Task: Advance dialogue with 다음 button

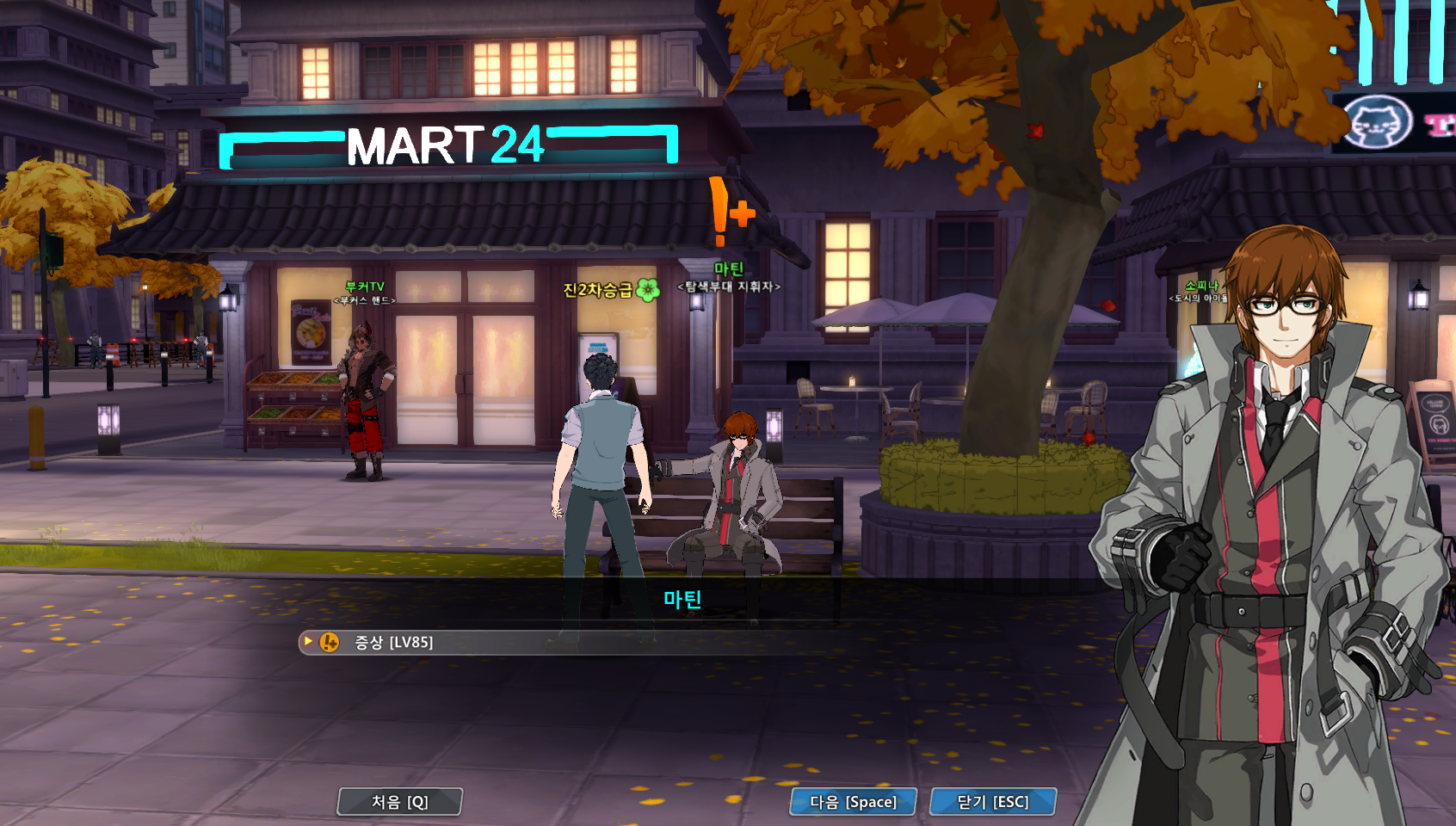Action: click(x=853, y=802)
